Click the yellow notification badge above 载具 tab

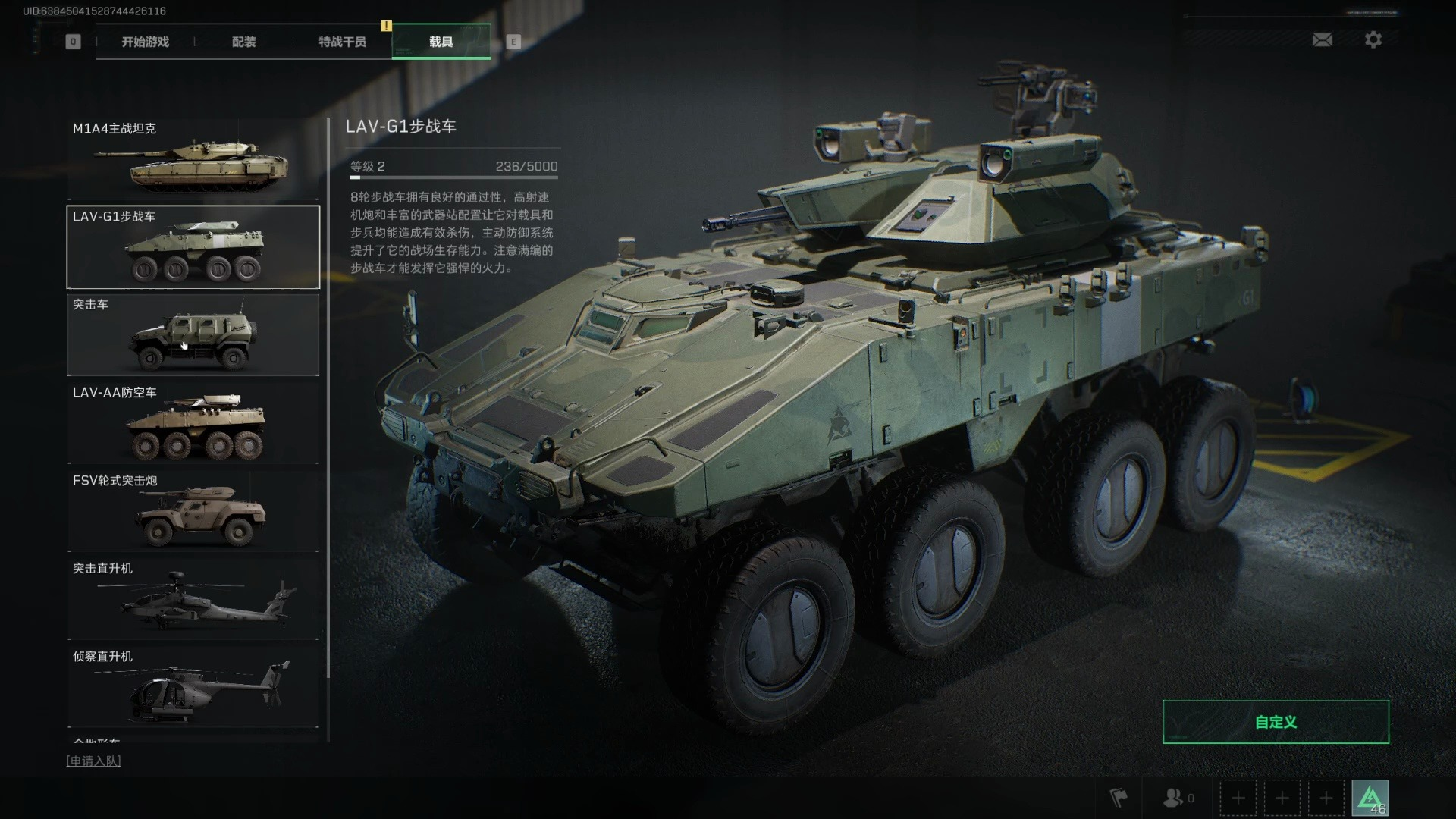387,24
